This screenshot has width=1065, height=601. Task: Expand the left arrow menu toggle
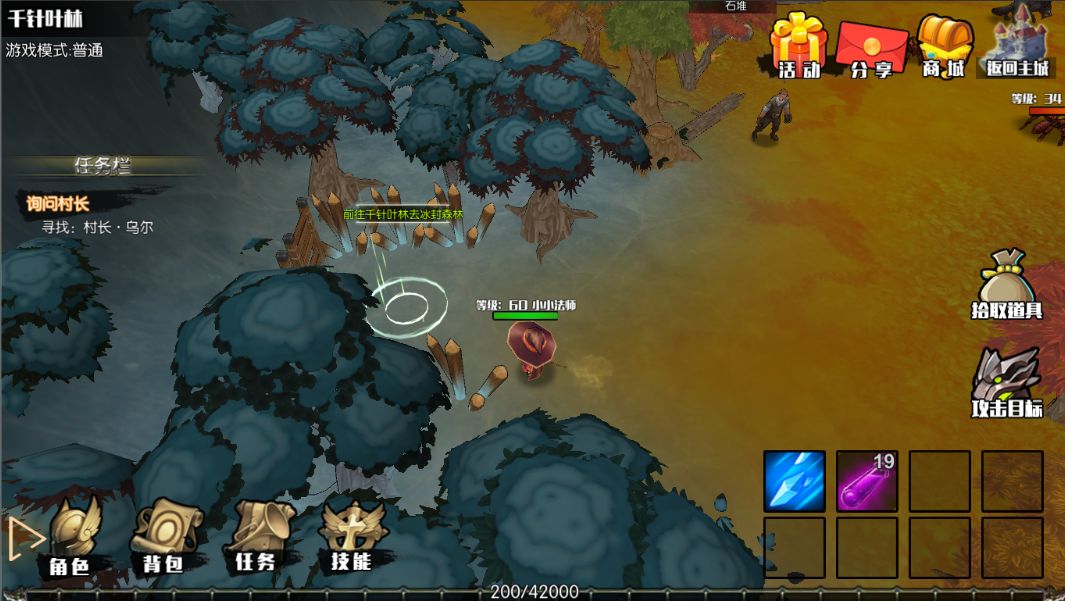(24, 538)
